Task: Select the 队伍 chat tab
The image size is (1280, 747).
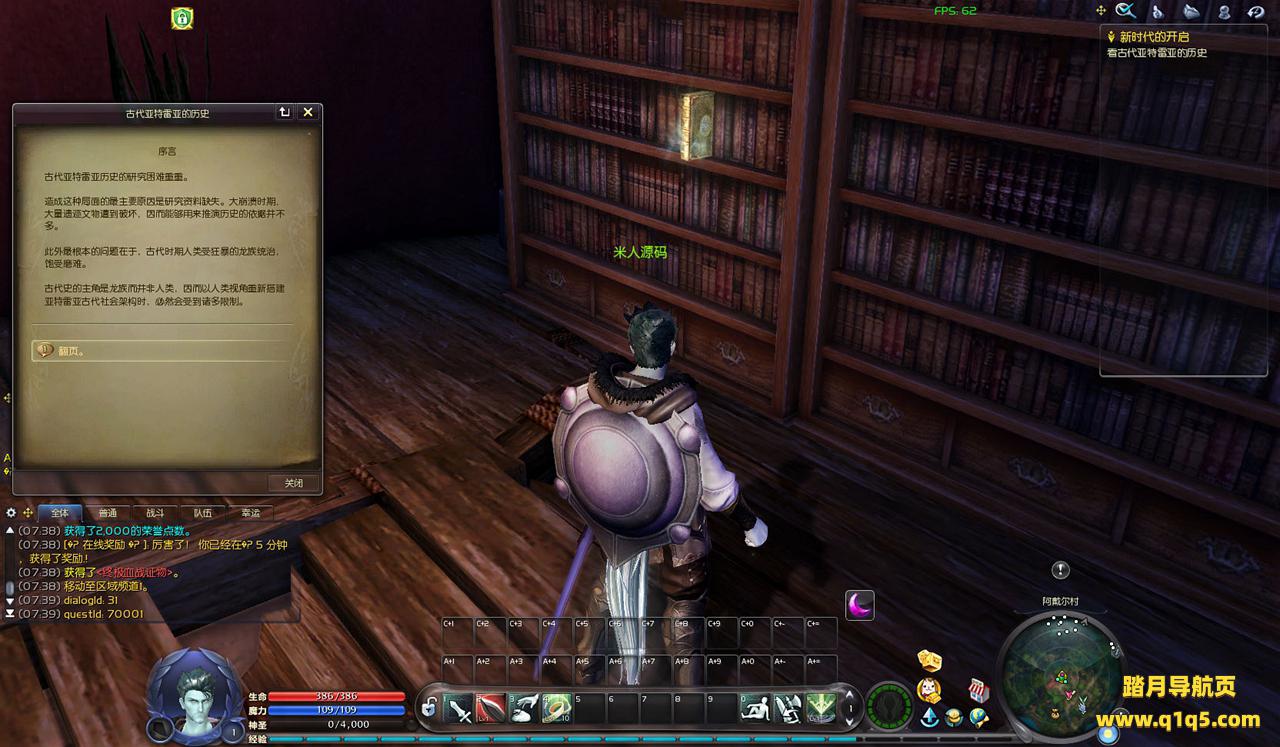Action: point(202,513)
